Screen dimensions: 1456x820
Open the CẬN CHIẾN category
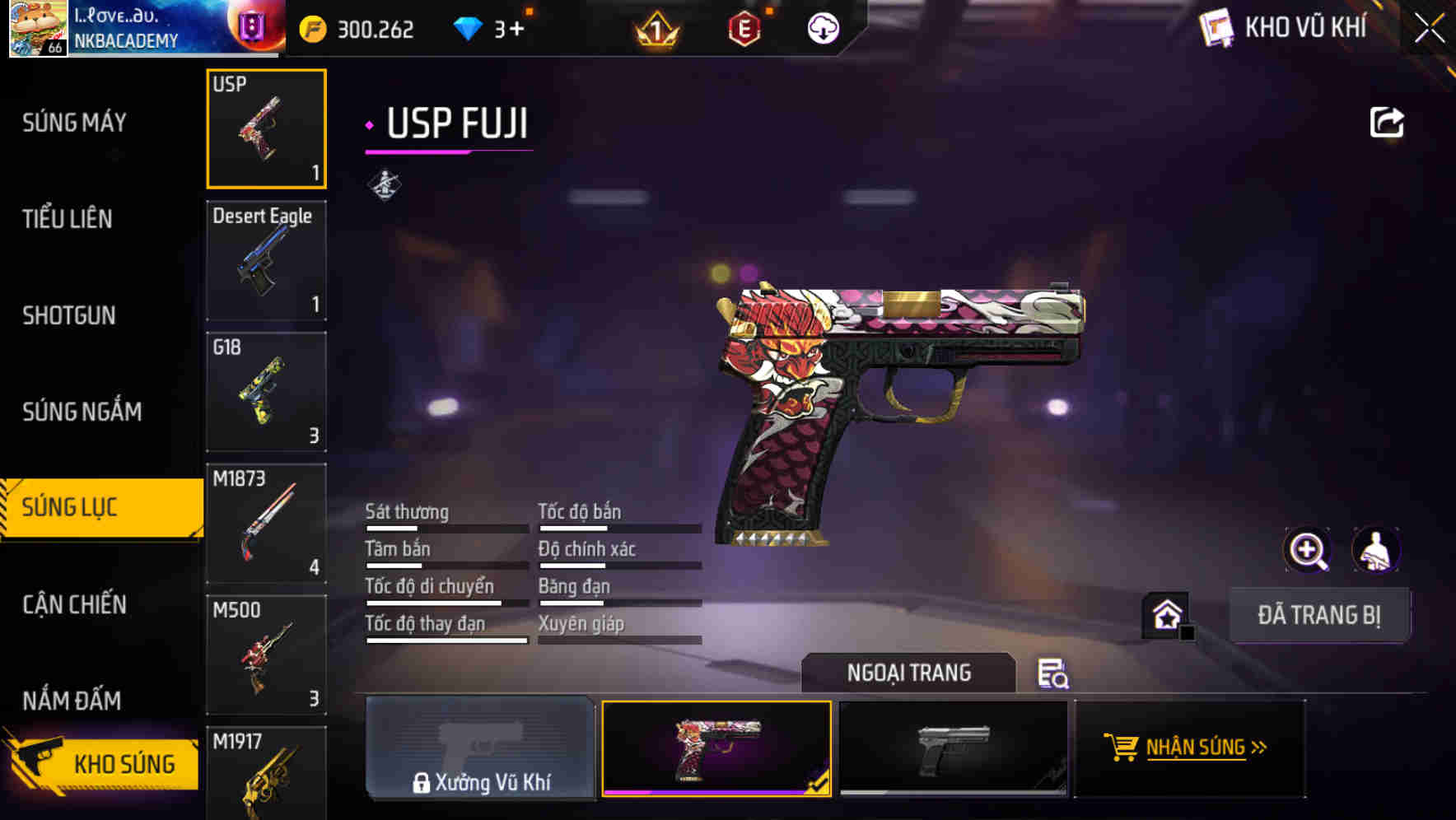click(72, 604)
